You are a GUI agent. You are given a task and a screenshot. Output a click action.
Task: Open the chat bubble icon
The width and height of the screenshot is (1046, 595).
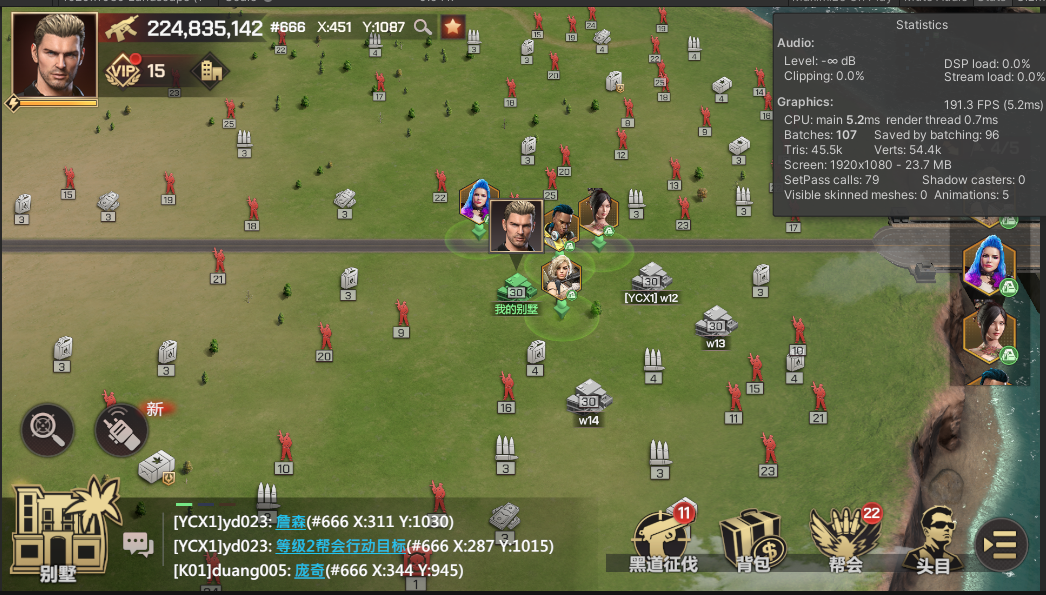[x=138, y=544]
